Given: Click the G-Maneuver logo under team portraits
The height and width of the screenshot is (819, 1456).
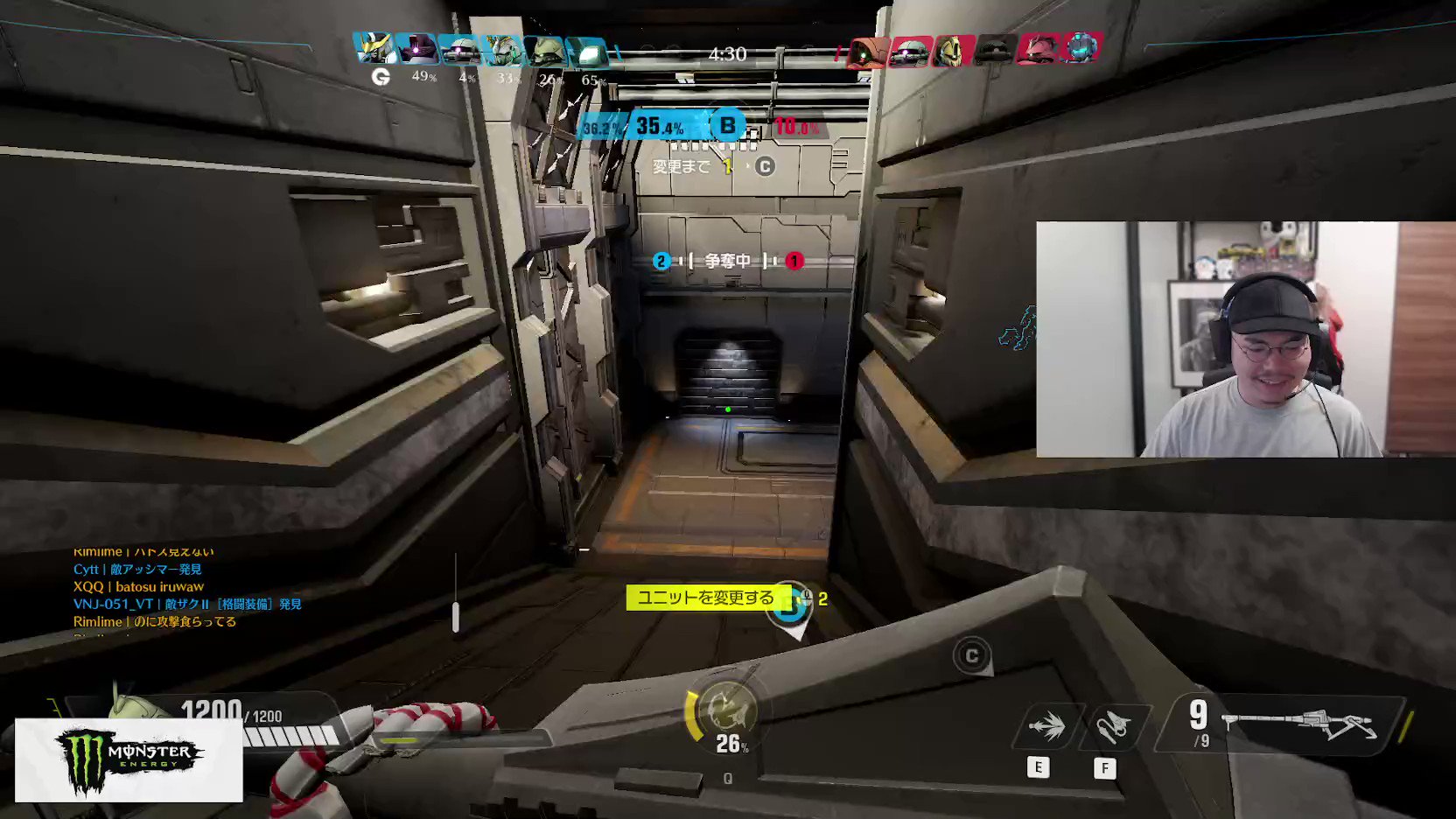Looking at the screenshot, I should [x=382, y=76].
